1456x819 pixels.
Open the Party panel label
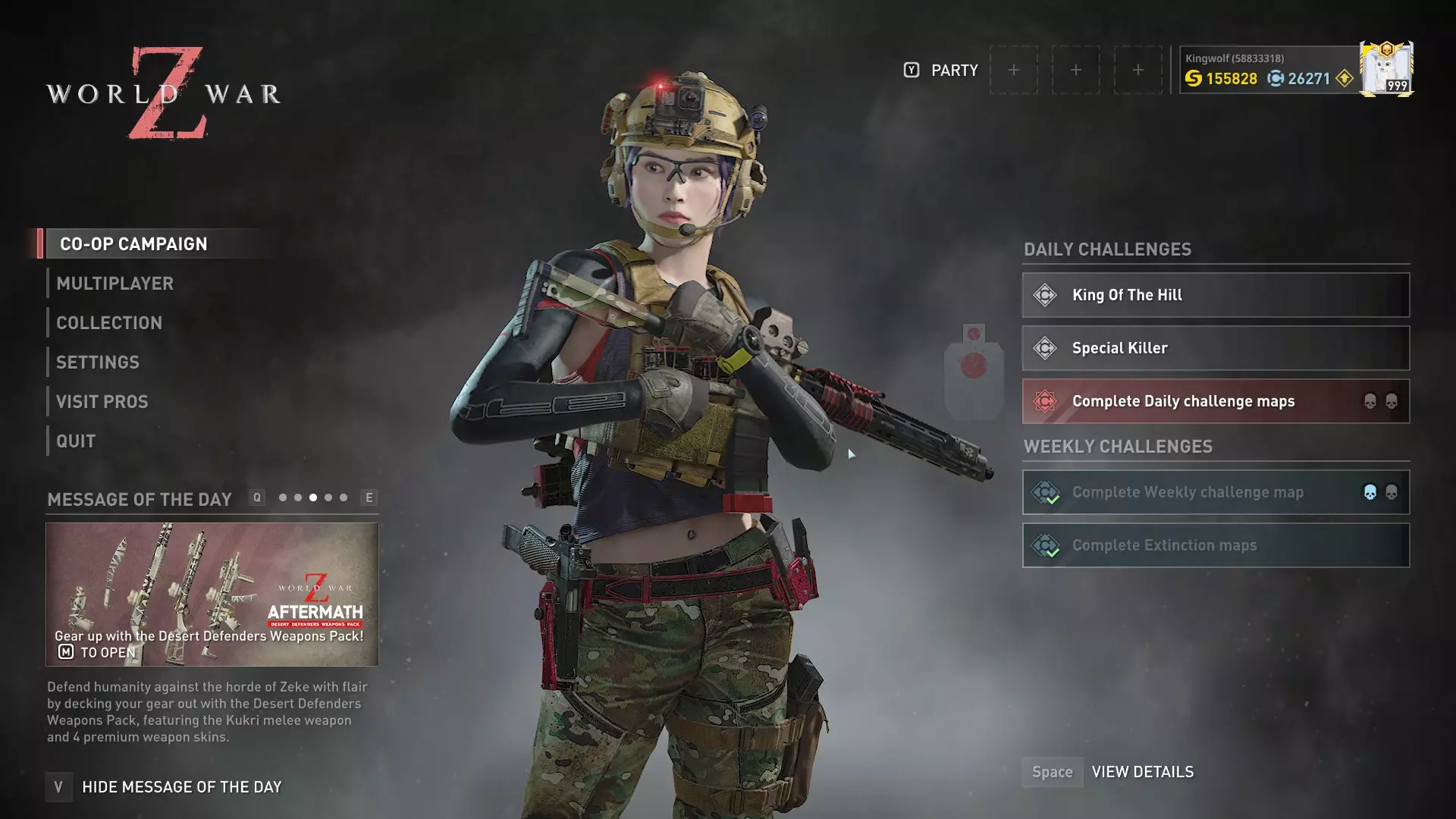coord(954,71)
